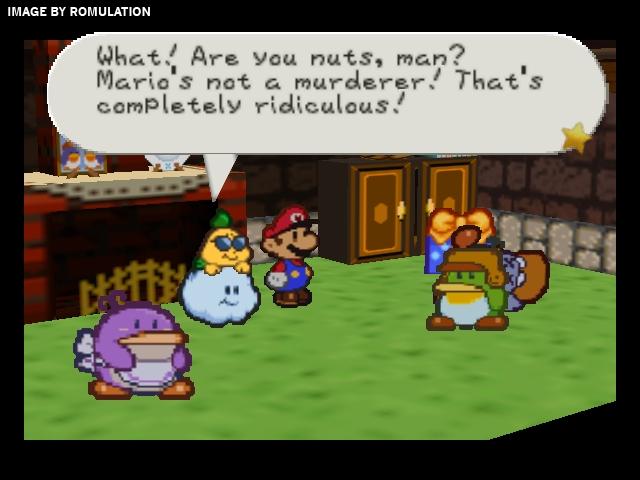Image resolution: width=640 pixels, height=480 pixels.
Task: Advance dialogue via the spinning star indicator
Action: pyautogui.click(x=576, y=137)
